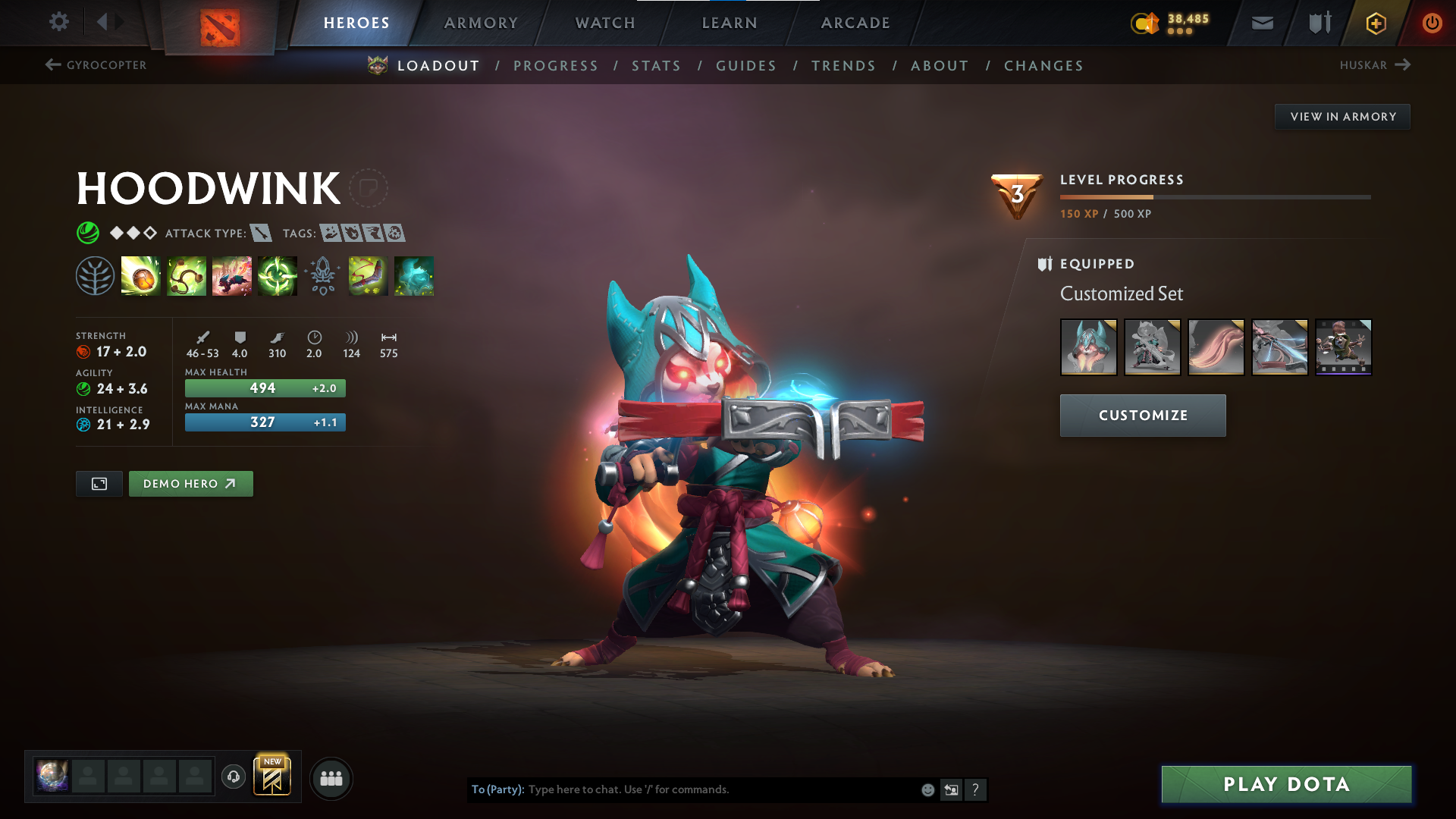Go back to Gyrocopter hero page
This screenshot has width=1456, height=819.
pos(95,65)
